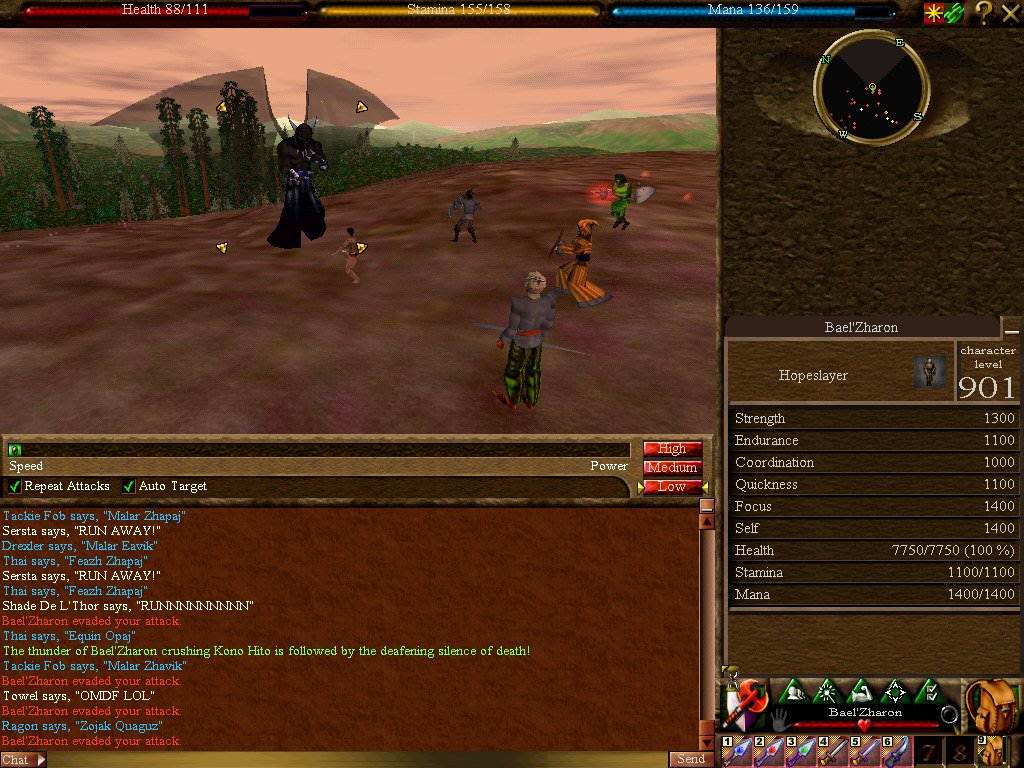Screen dimensions: 1024x768
Task: Open the question mark help button
Action: 984,12
